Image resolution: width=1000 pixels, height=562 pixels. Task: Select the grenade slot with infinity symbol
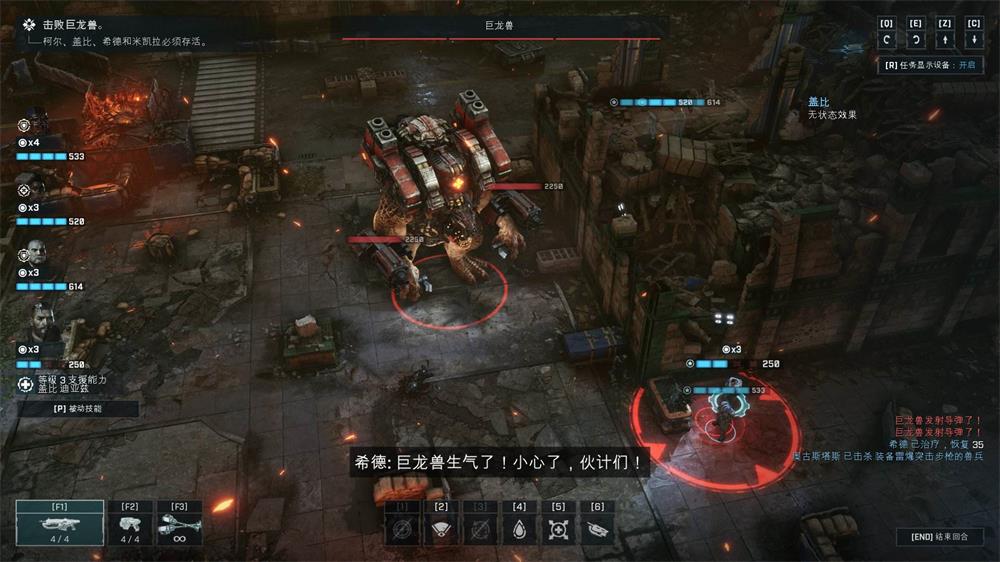tap(180, 523)
